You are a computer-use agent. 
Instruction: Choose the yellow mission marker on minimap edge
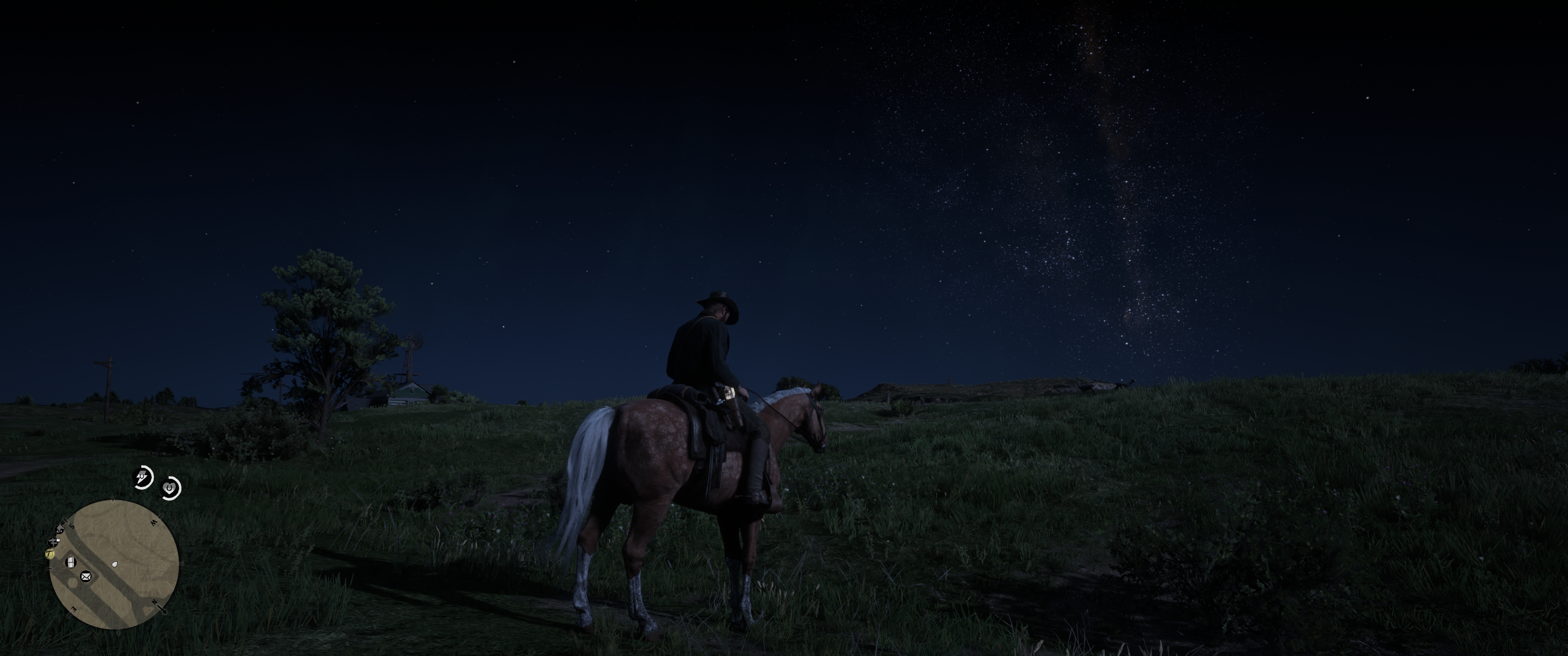(x=50, y=554)
